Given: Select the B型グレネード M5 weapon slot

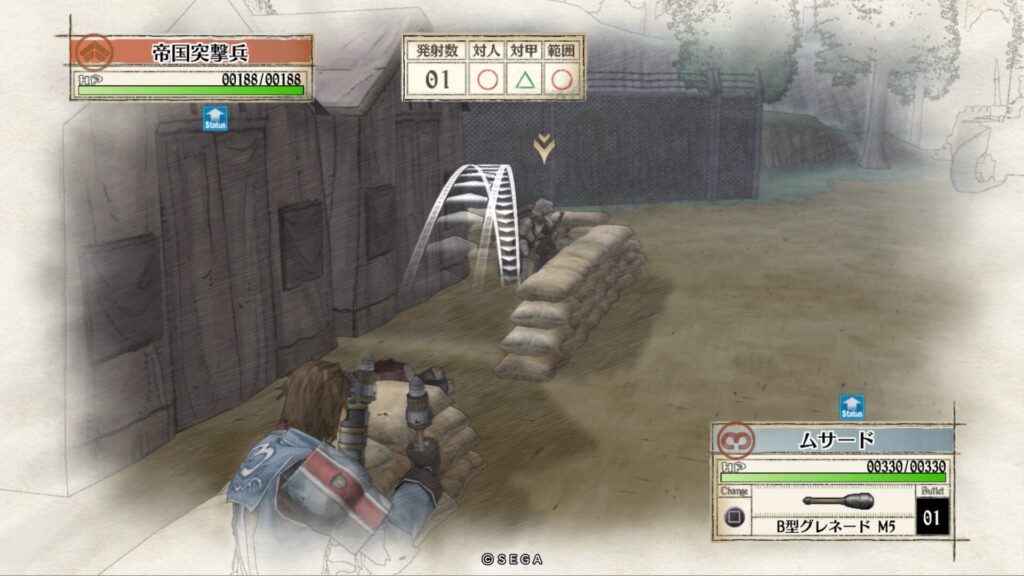Looking at the screenshot, I should click(x=838, y=511).
